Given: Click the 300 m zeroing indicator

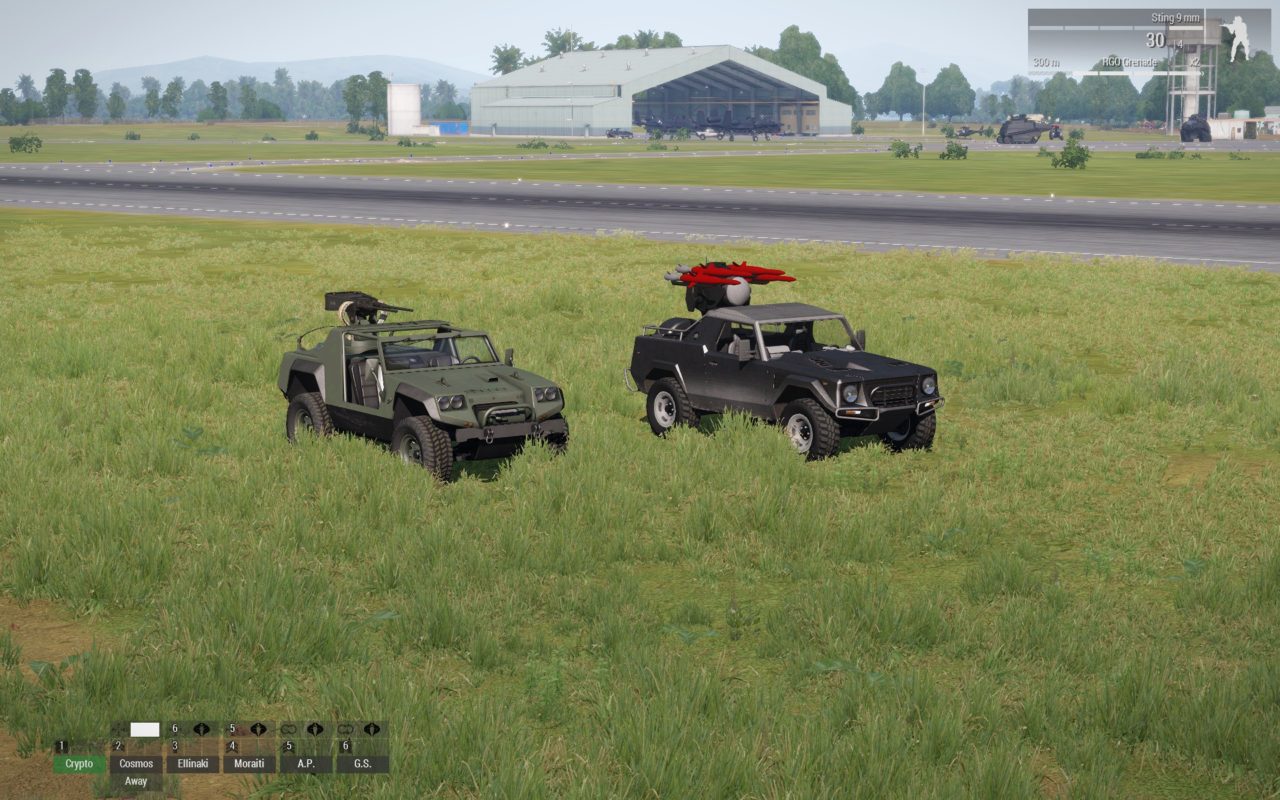Looking at the screenshot, I should tap(1047, 63).
